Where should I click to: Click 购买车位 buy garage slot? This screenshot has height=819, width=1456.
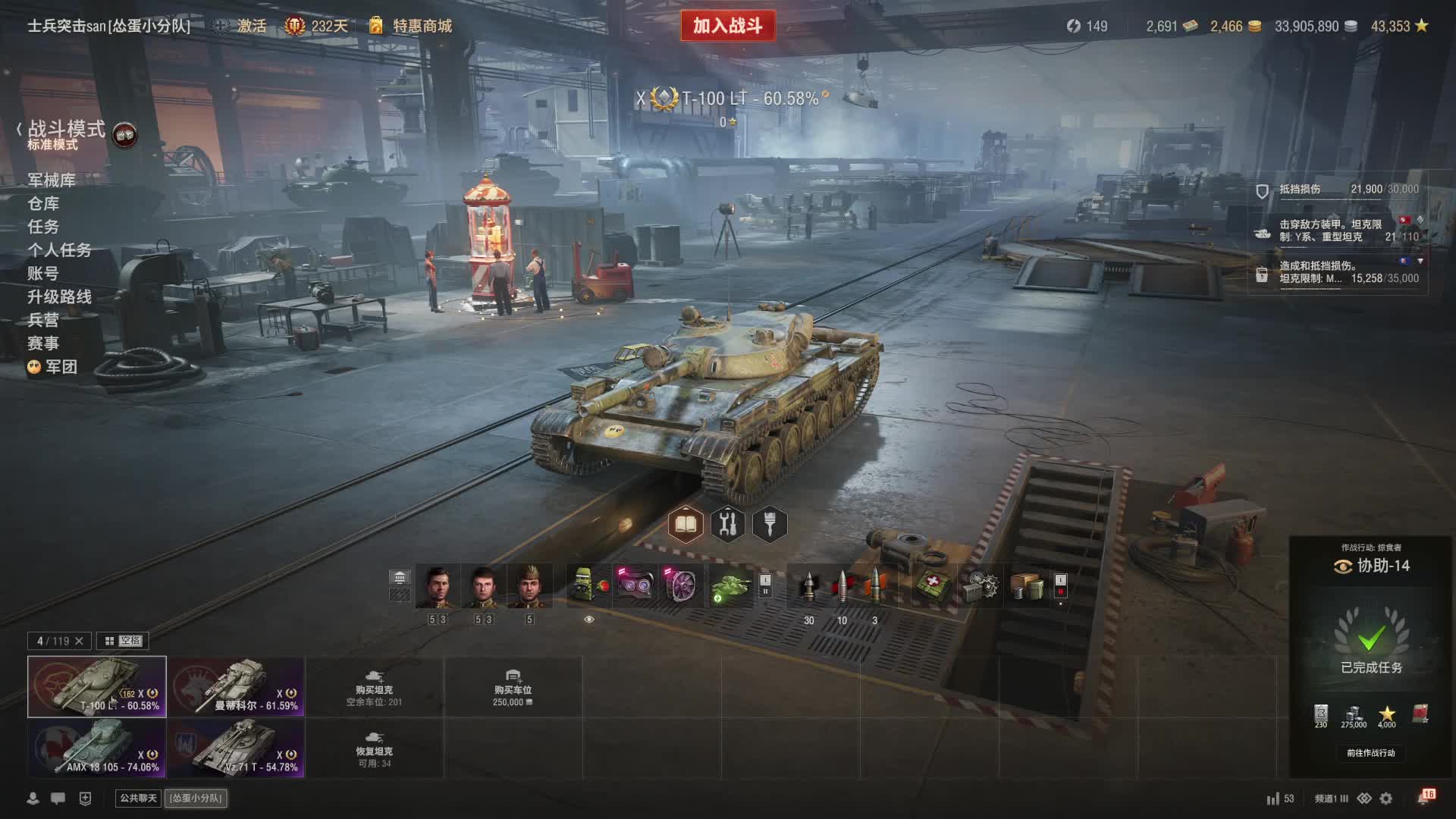pyautogui.click(x=513, y=687)
